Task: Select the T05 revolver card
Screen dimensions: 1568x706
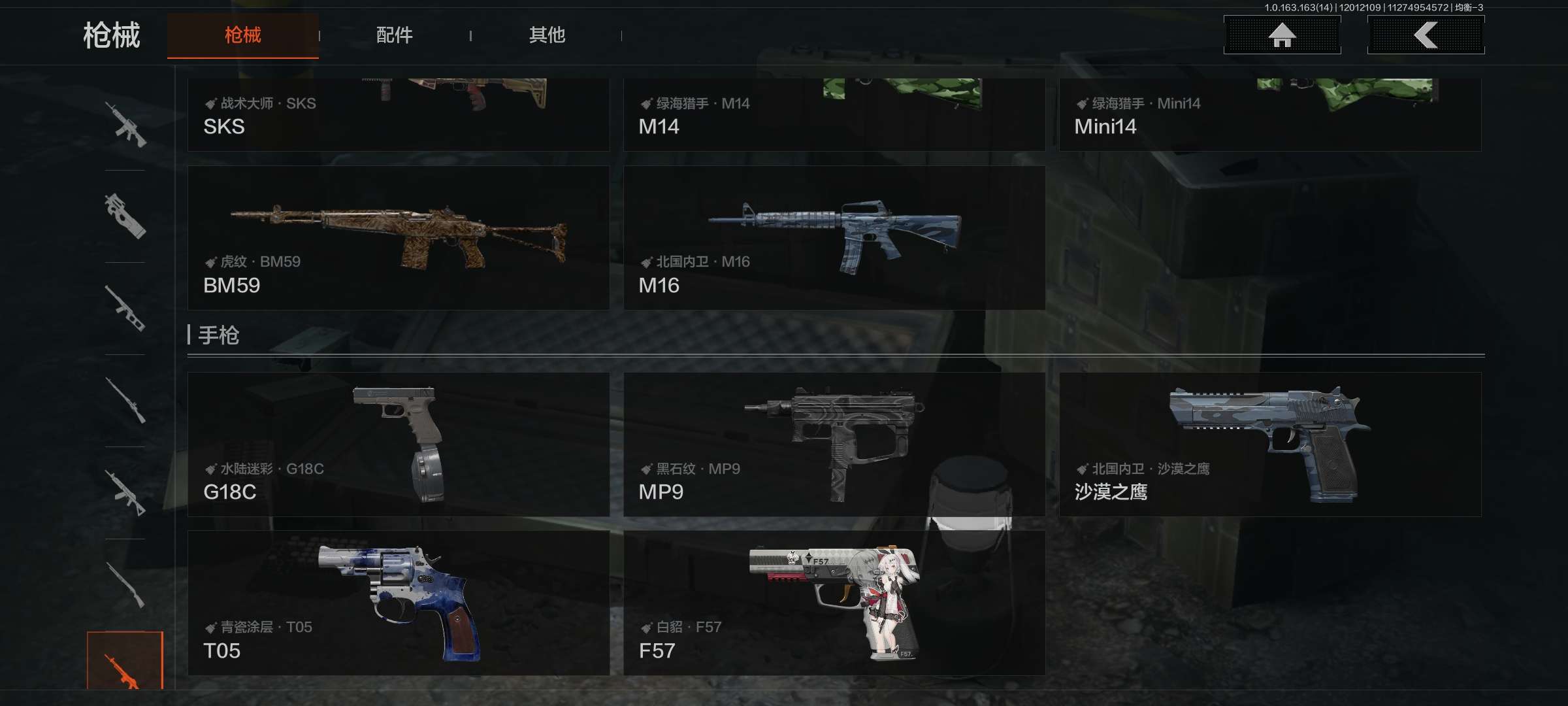Action: 398,603
